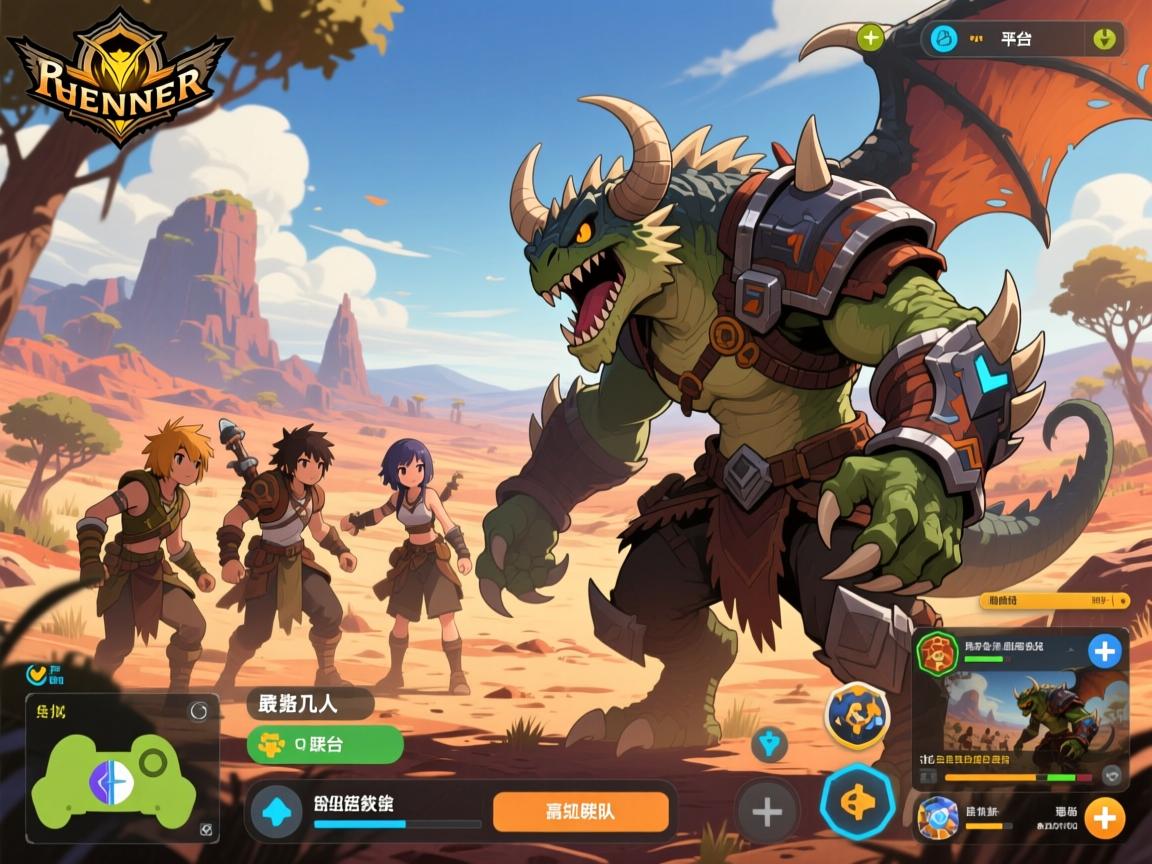Activate the blue-hexagon orange symbol ability
The height and width of the screenshot is (864, 1152).
[856, 803]
